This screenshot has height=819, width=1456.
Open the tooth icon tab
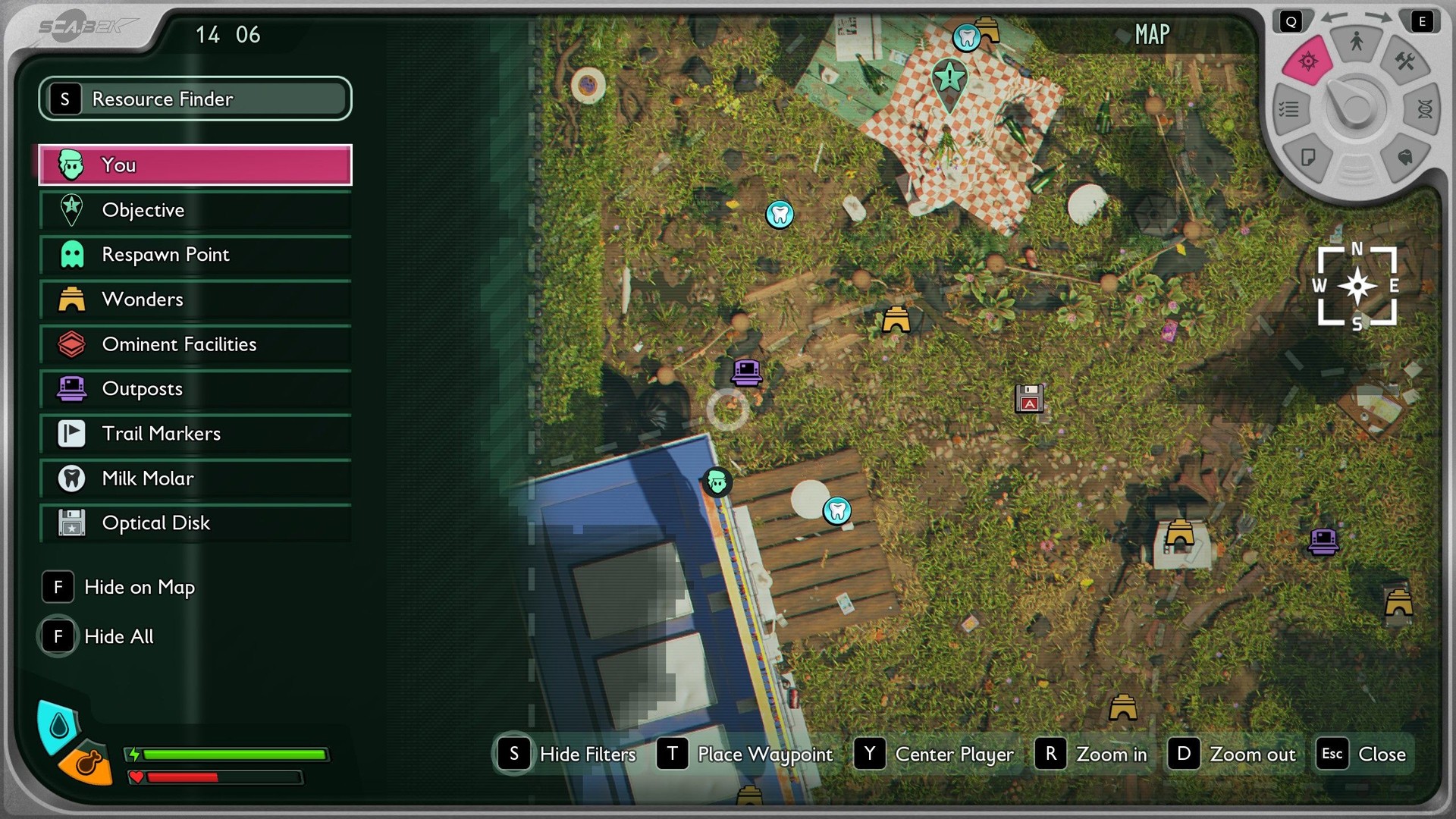(x=1404, y=157)
